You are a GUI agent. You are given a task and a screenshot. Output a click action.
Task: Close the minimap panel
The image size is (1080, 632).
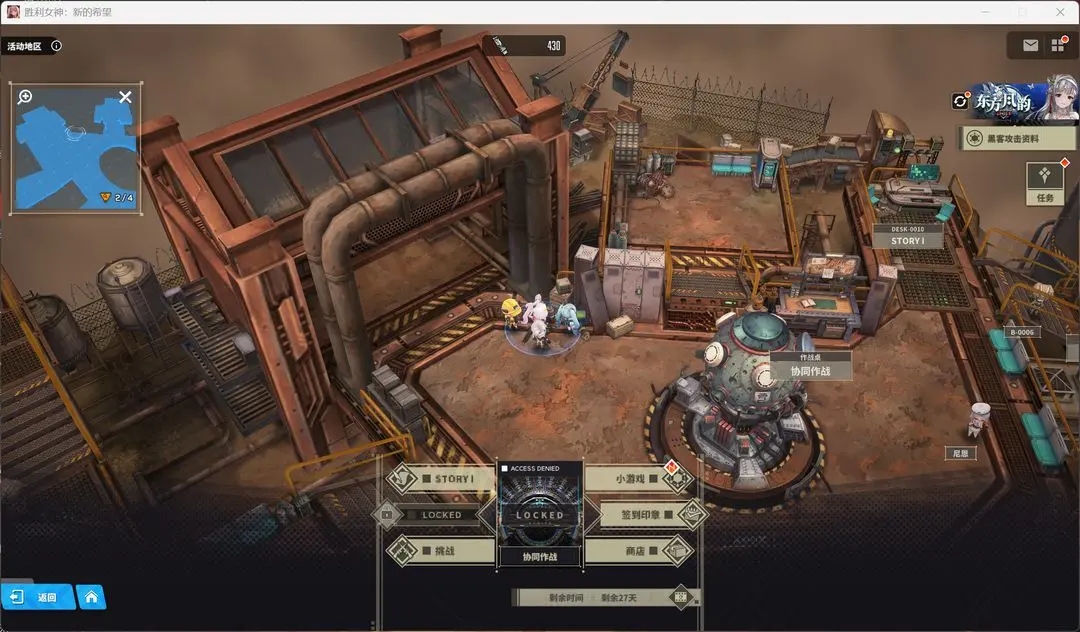[x=125, y=97]
